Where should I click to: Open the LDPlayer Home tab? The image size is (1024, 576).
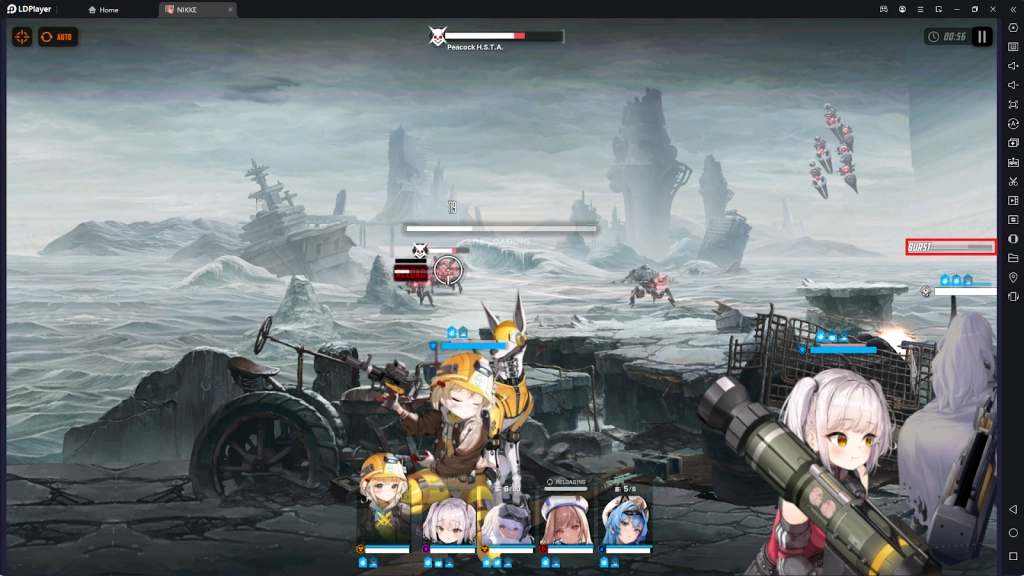[x=103, y=10]
